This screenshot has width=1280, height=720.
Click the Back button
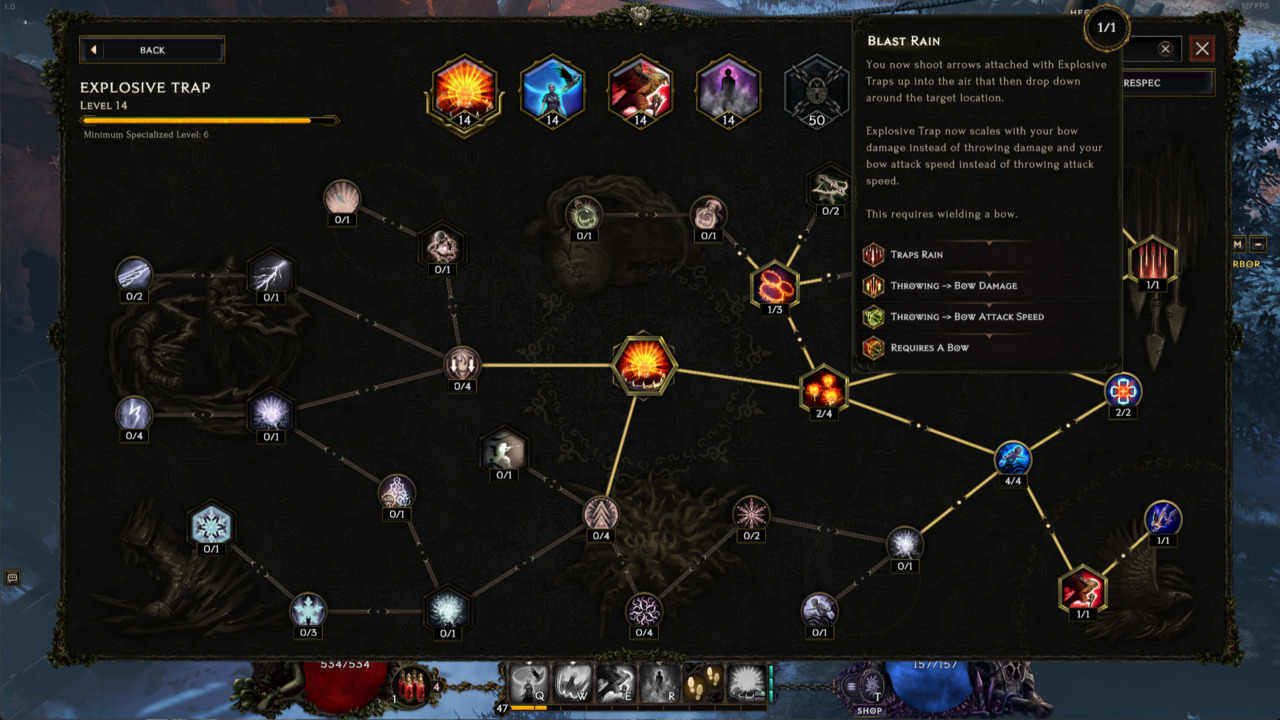151,49
